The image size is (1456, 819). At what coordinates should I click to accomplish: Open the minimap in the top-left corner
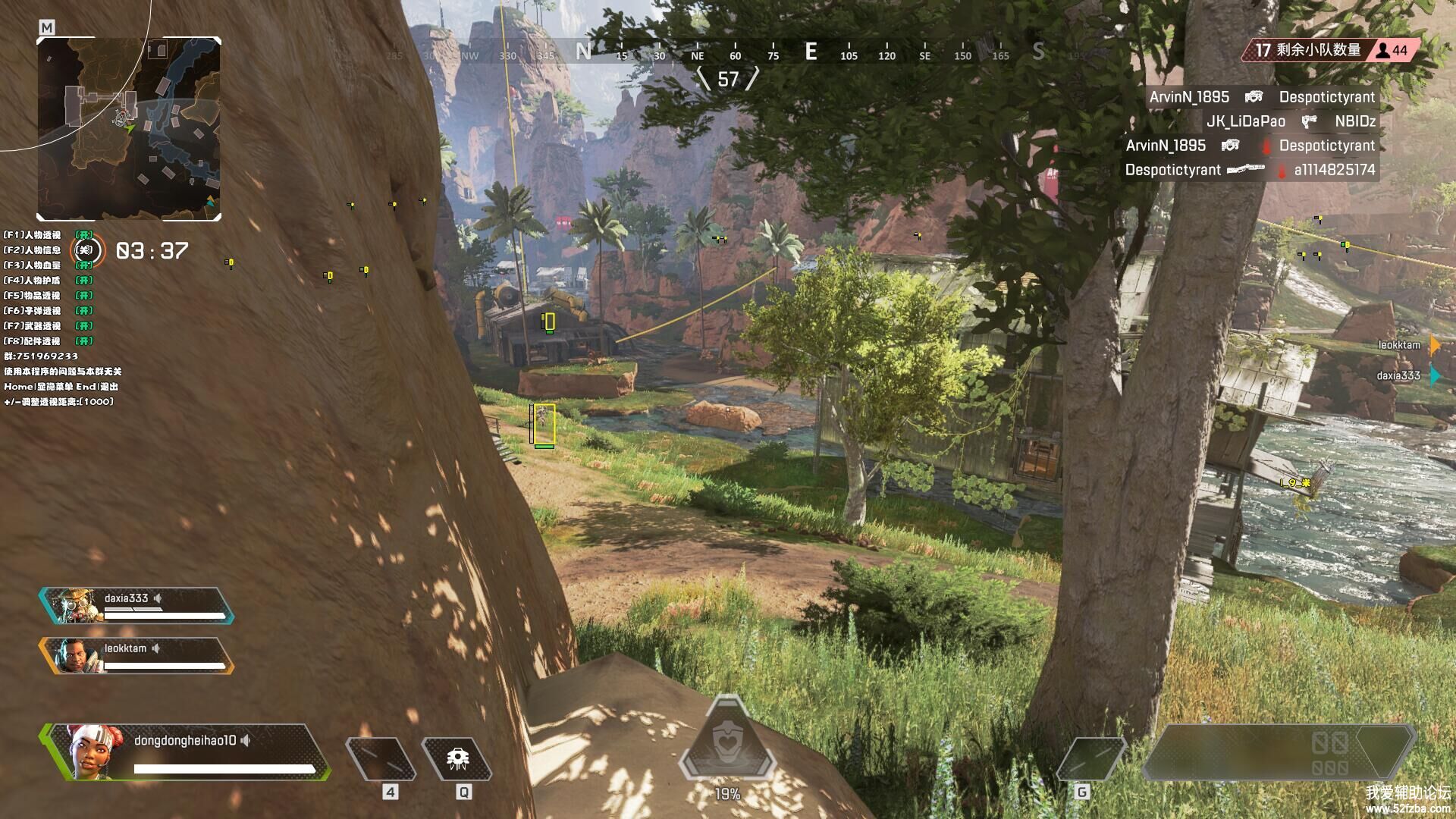(x=129, y=129)
